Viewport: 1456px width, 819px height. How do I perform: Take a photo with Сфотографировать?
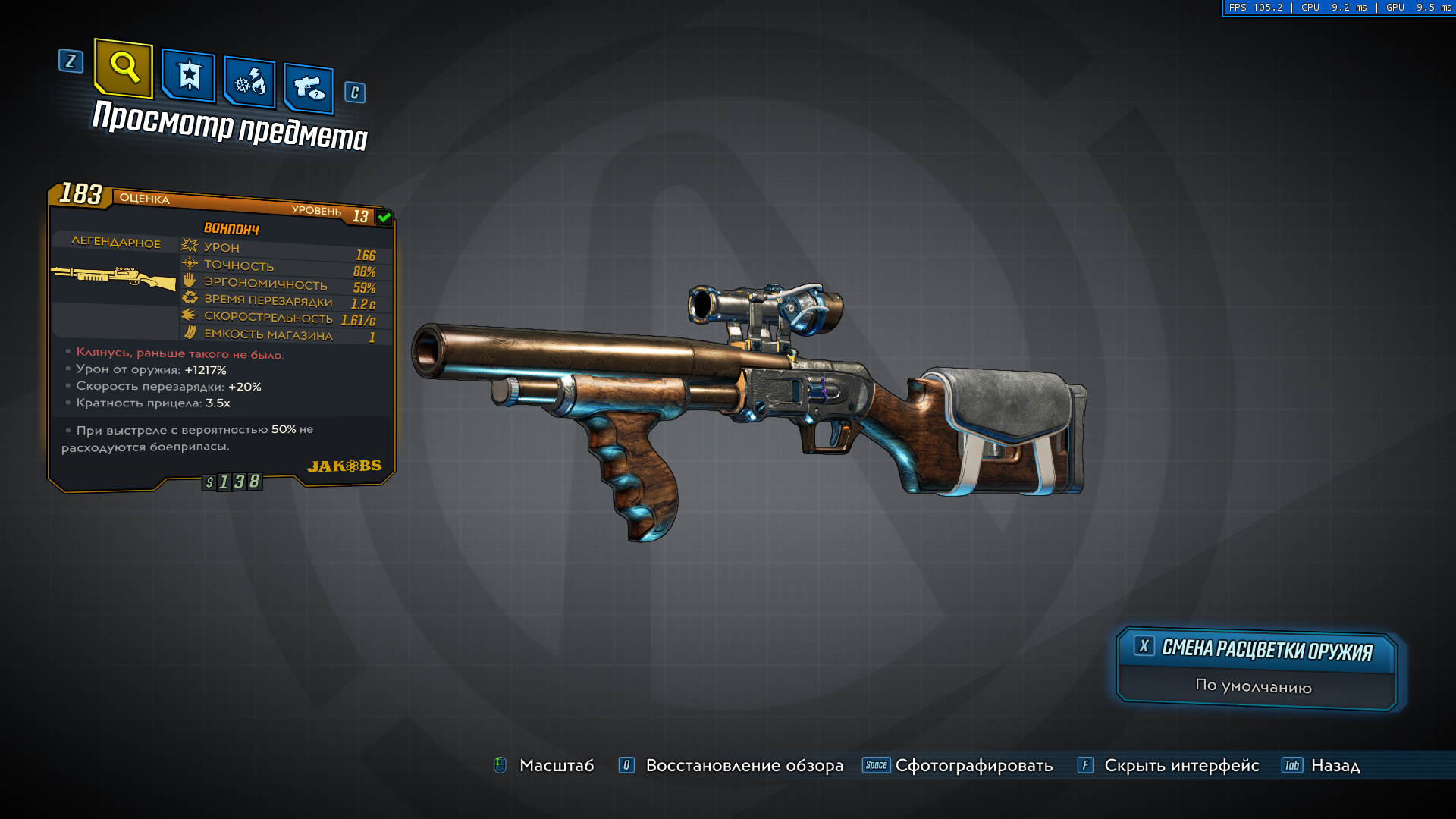(x=973, y=765)
